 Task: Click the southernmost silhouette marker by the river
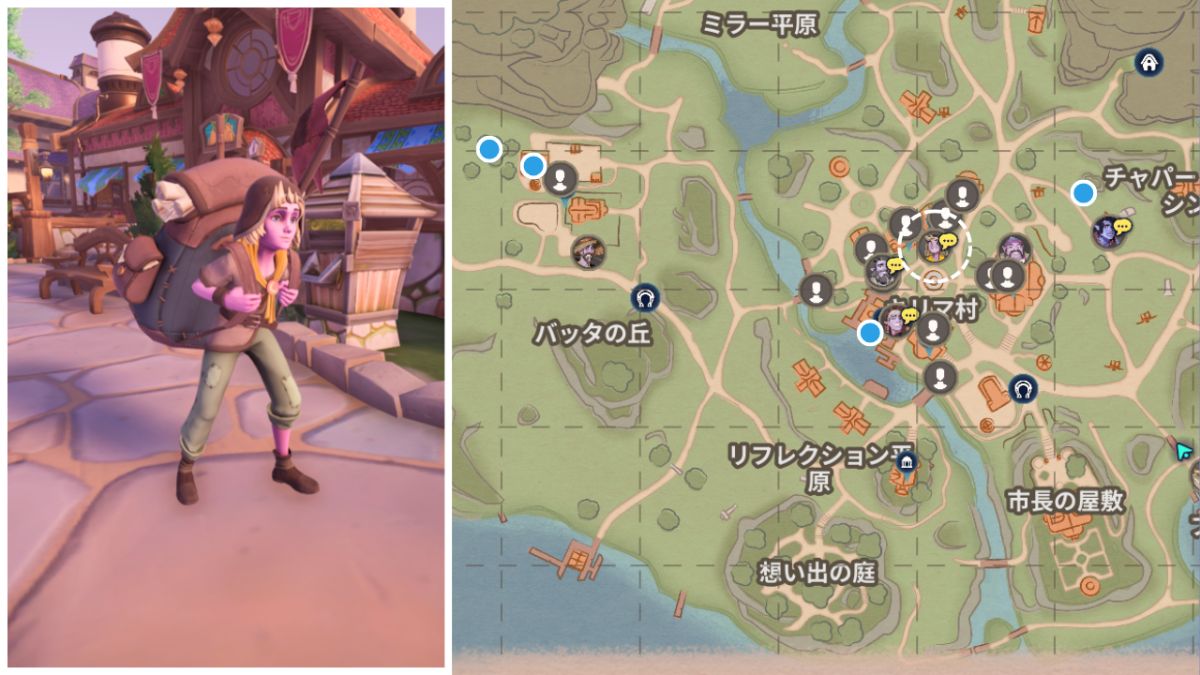[x=939, y=377]
